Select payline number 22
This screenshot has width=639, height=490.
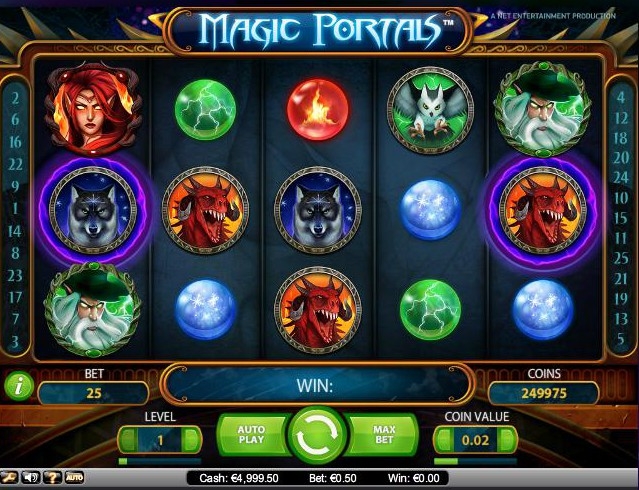click(15, 164)
